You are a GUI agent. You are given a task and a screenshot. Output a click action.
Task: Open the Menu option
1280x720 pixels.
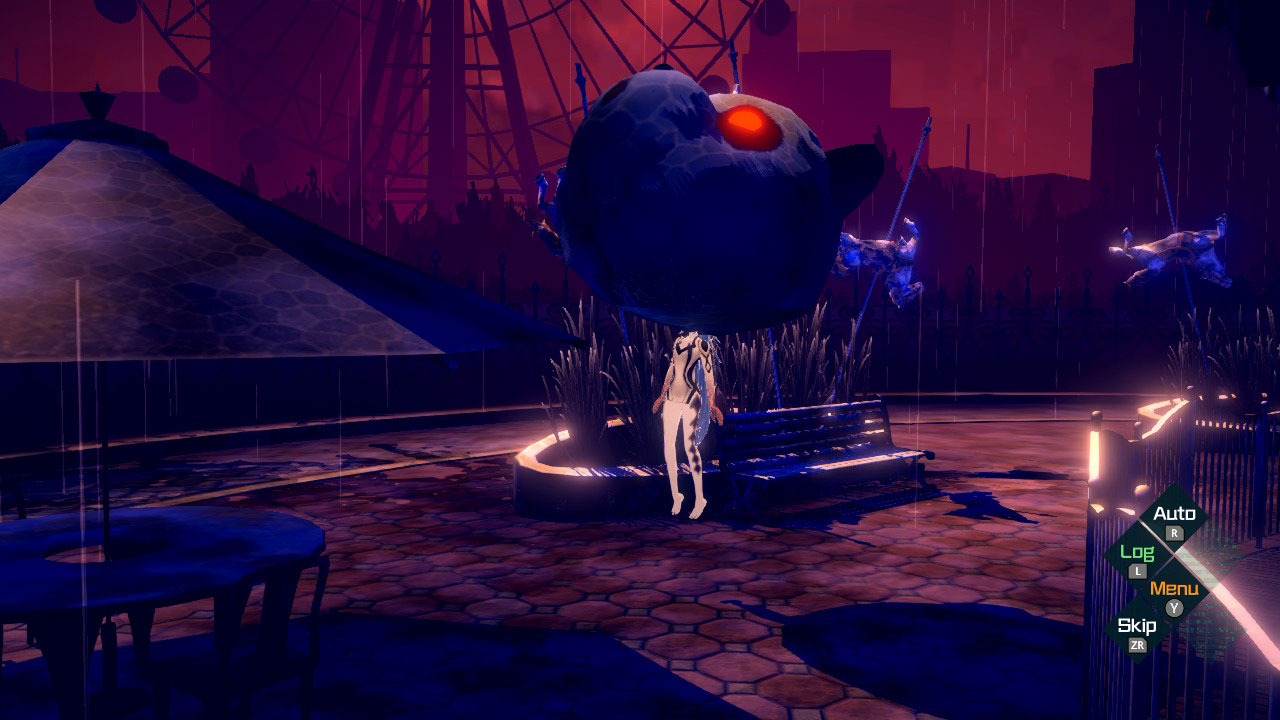[x=1173, y=590]
